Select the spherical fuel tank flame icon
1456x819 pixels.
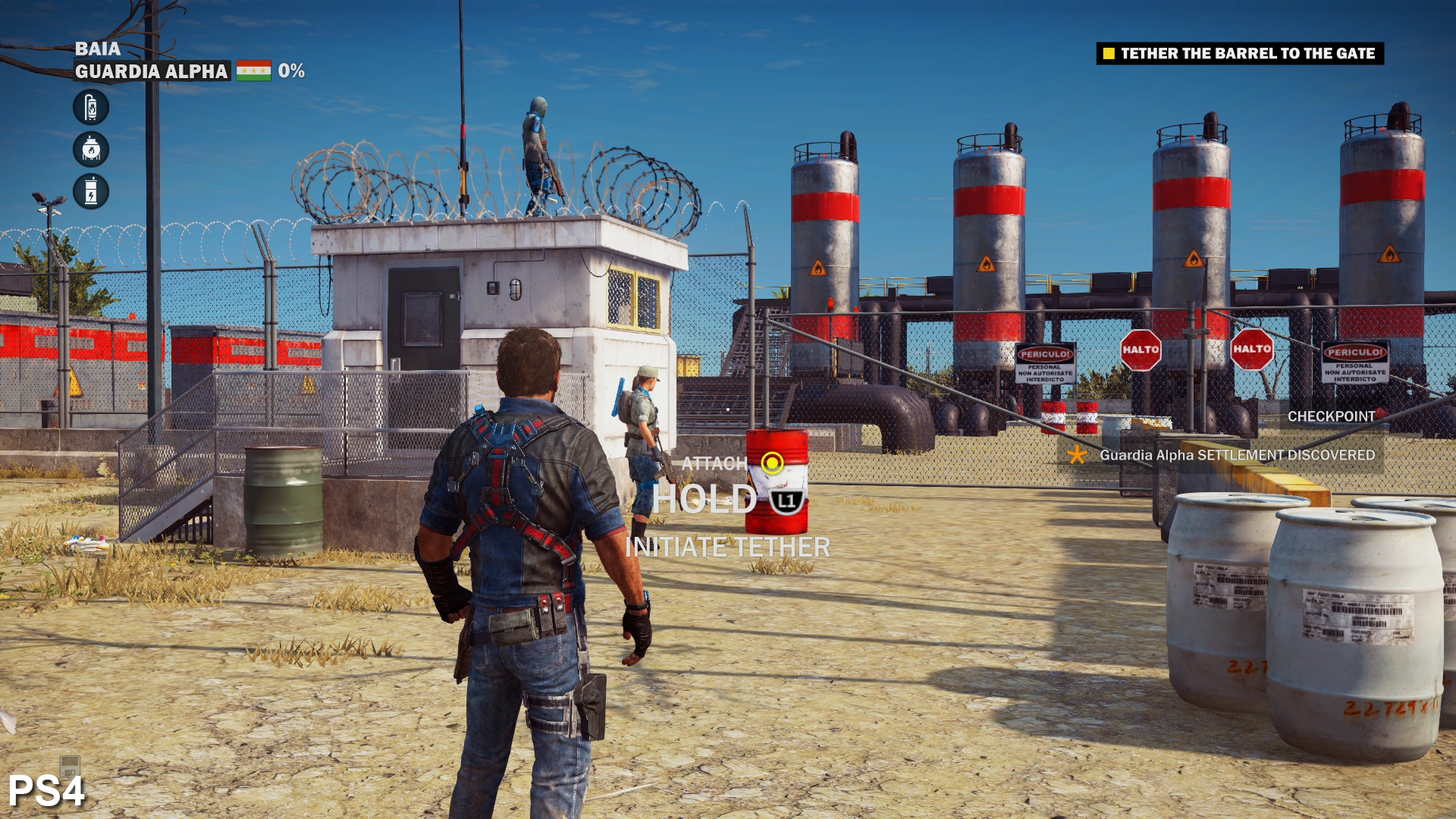click(x=89, y=150)
